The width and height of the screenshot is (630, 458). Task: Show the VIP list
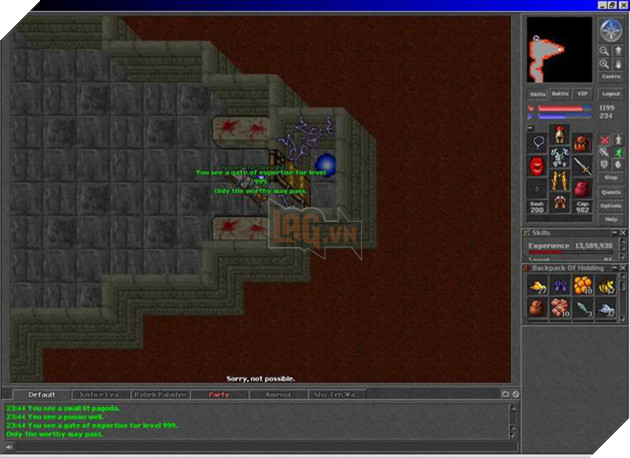[582, 94]
